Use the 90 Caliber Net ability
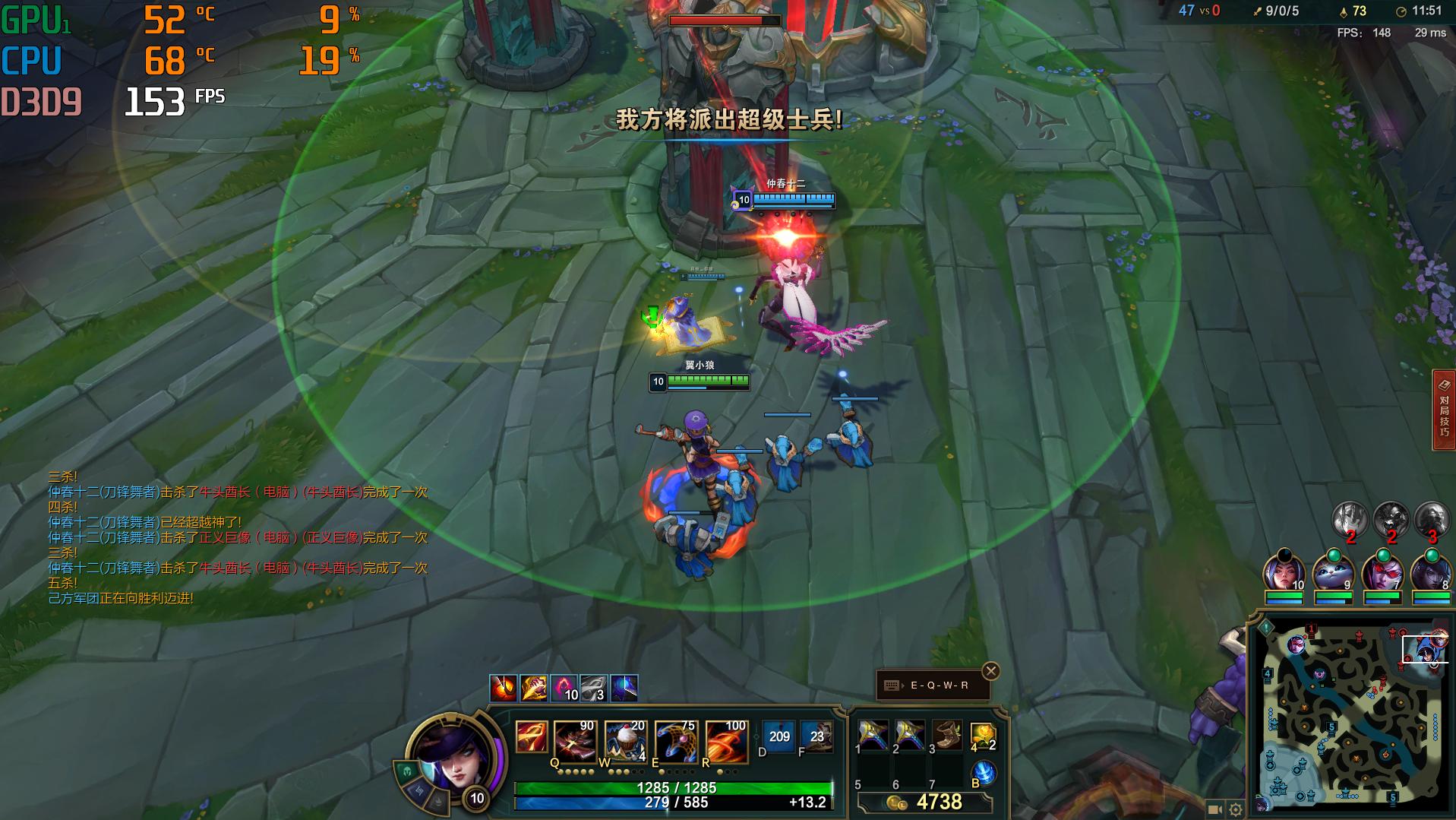 coord(675,741)
